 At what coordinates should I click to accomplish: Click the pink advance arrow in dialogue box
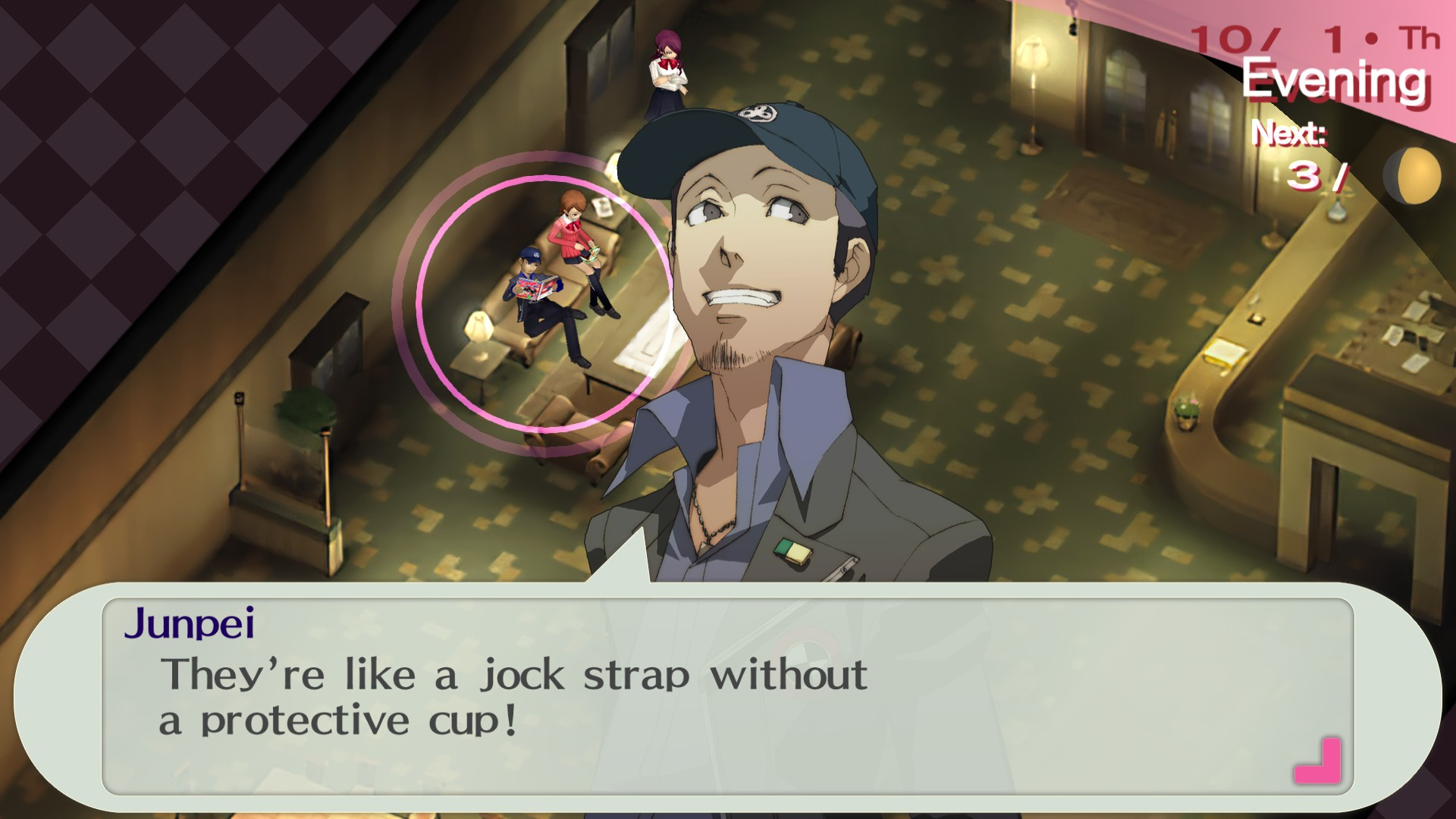point(1318,761)
